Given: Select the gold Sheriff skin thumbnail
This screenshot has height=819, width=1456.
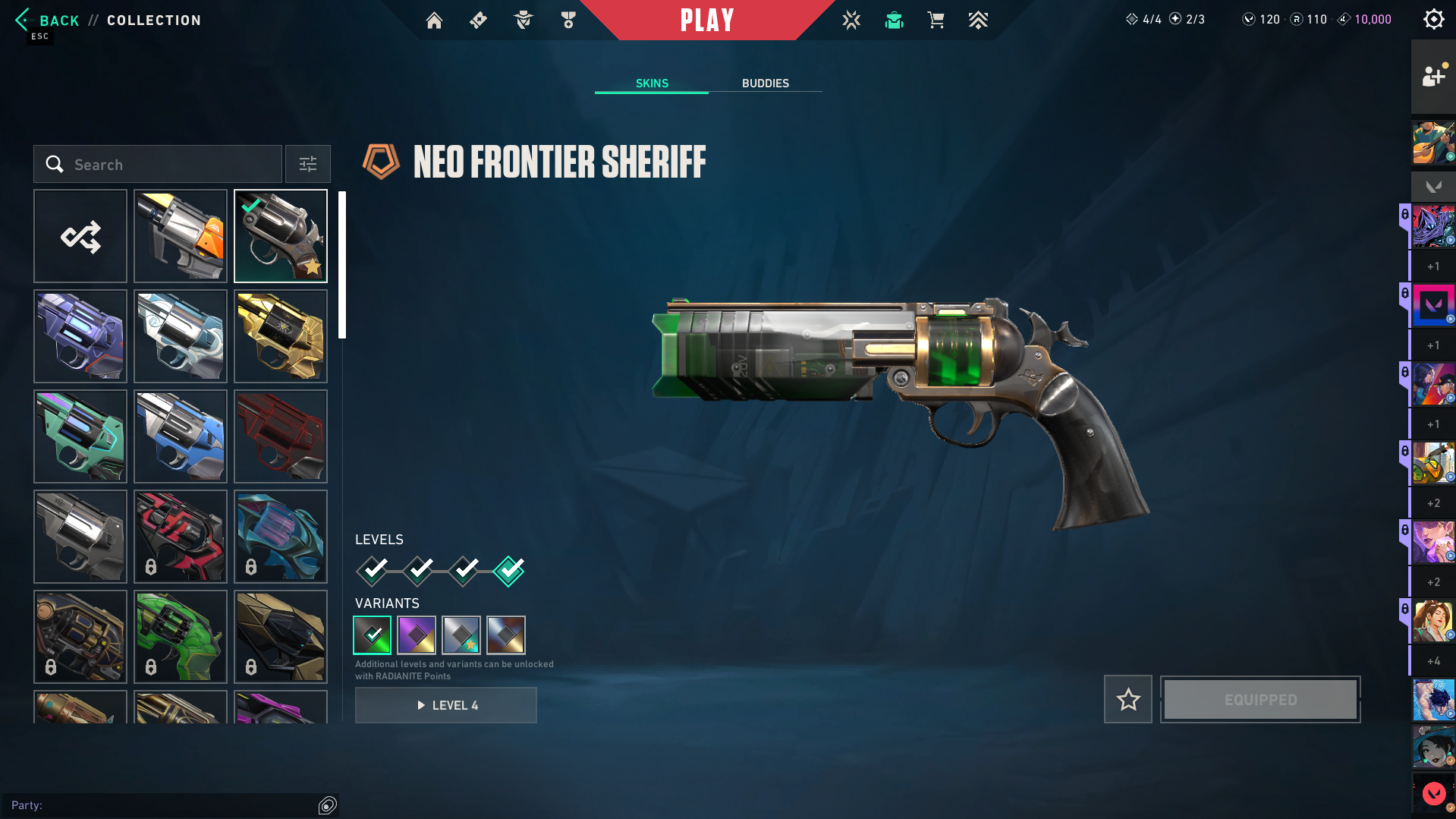Looking at the screenshot, I should click(281, 336).
